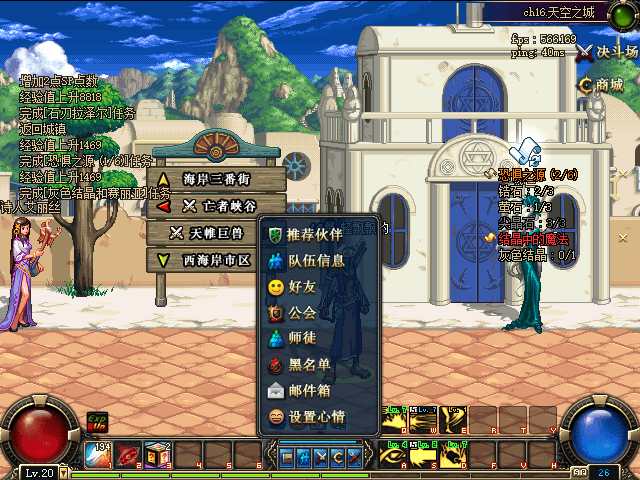640x480 pixels.
Task: Click the Exp Up buff icon
Action: (x=97, y=422)
